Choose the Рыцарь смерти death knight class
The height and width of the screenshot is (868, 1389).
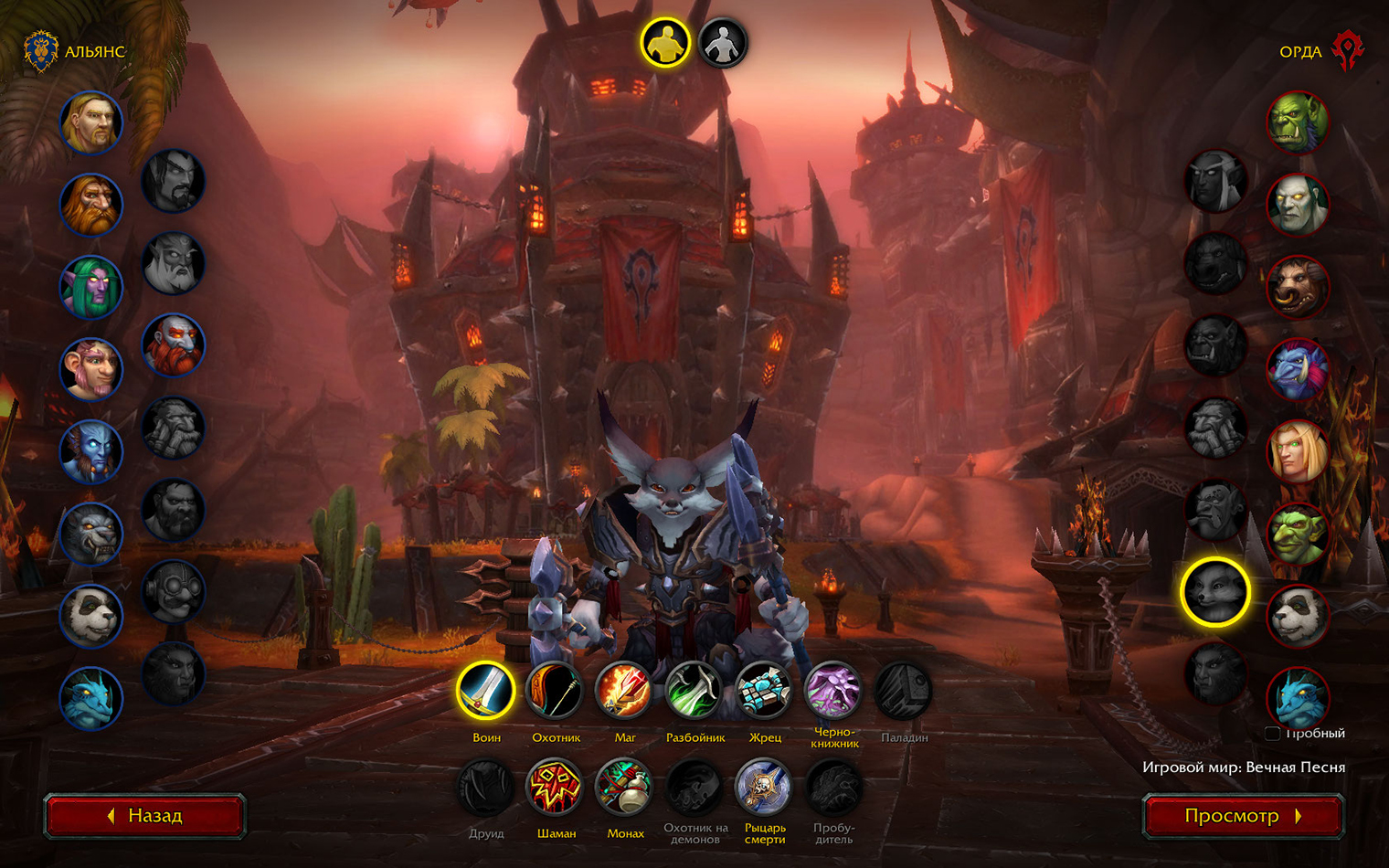[x=764, y=788]
